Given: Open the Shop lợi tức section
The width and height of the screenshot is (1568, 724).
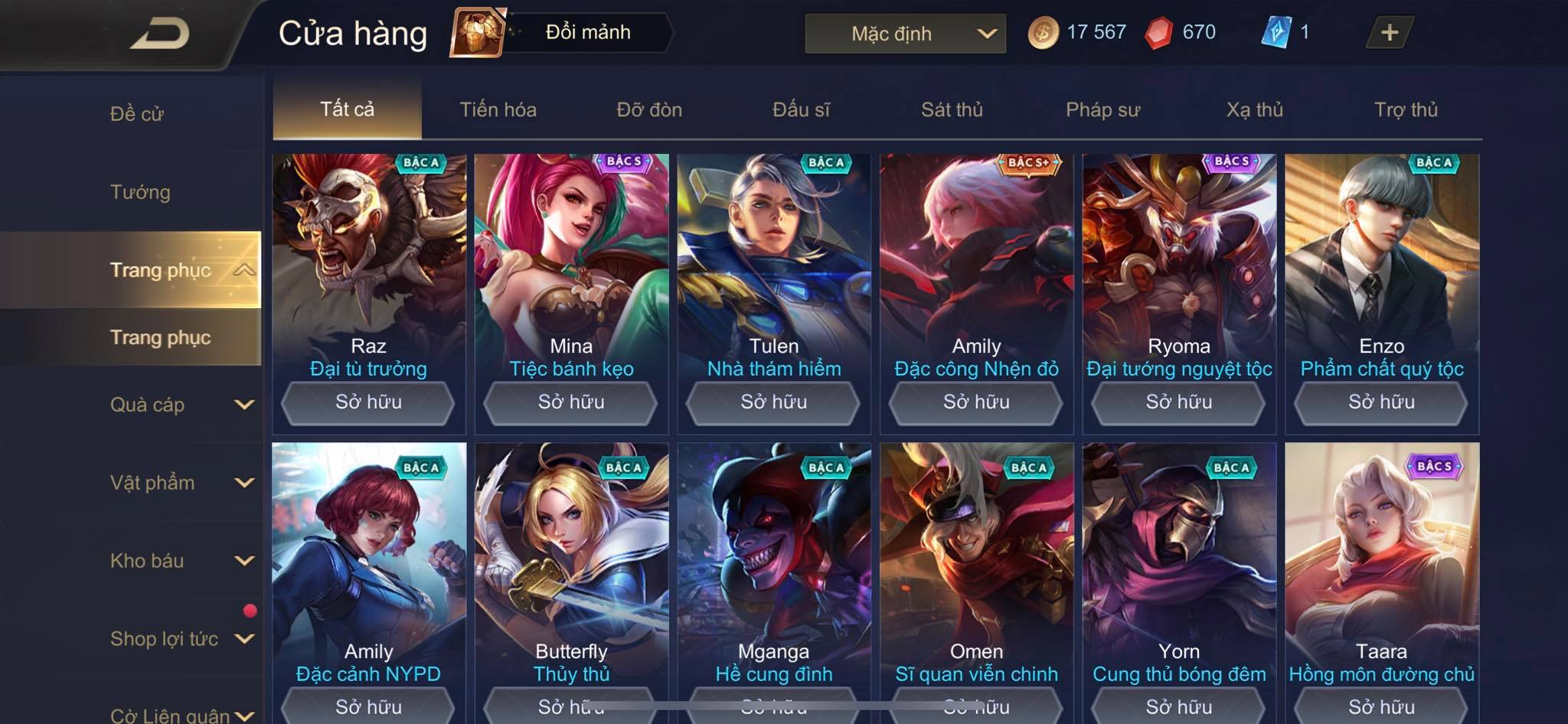Looking at the screenshot, I should point(181,639).
